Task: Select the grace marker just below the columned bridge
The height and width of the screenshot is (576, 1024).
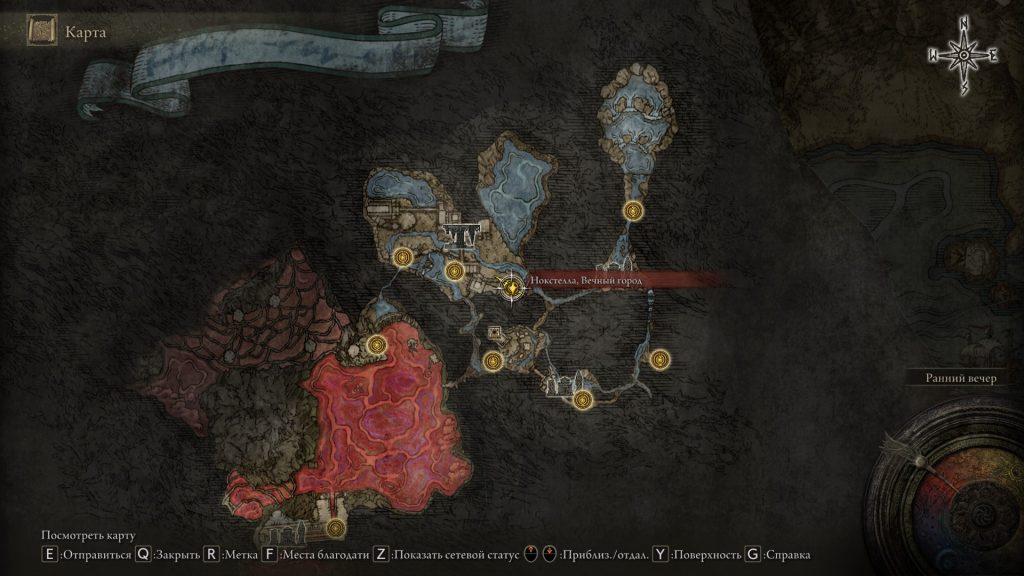Action: 455,270
